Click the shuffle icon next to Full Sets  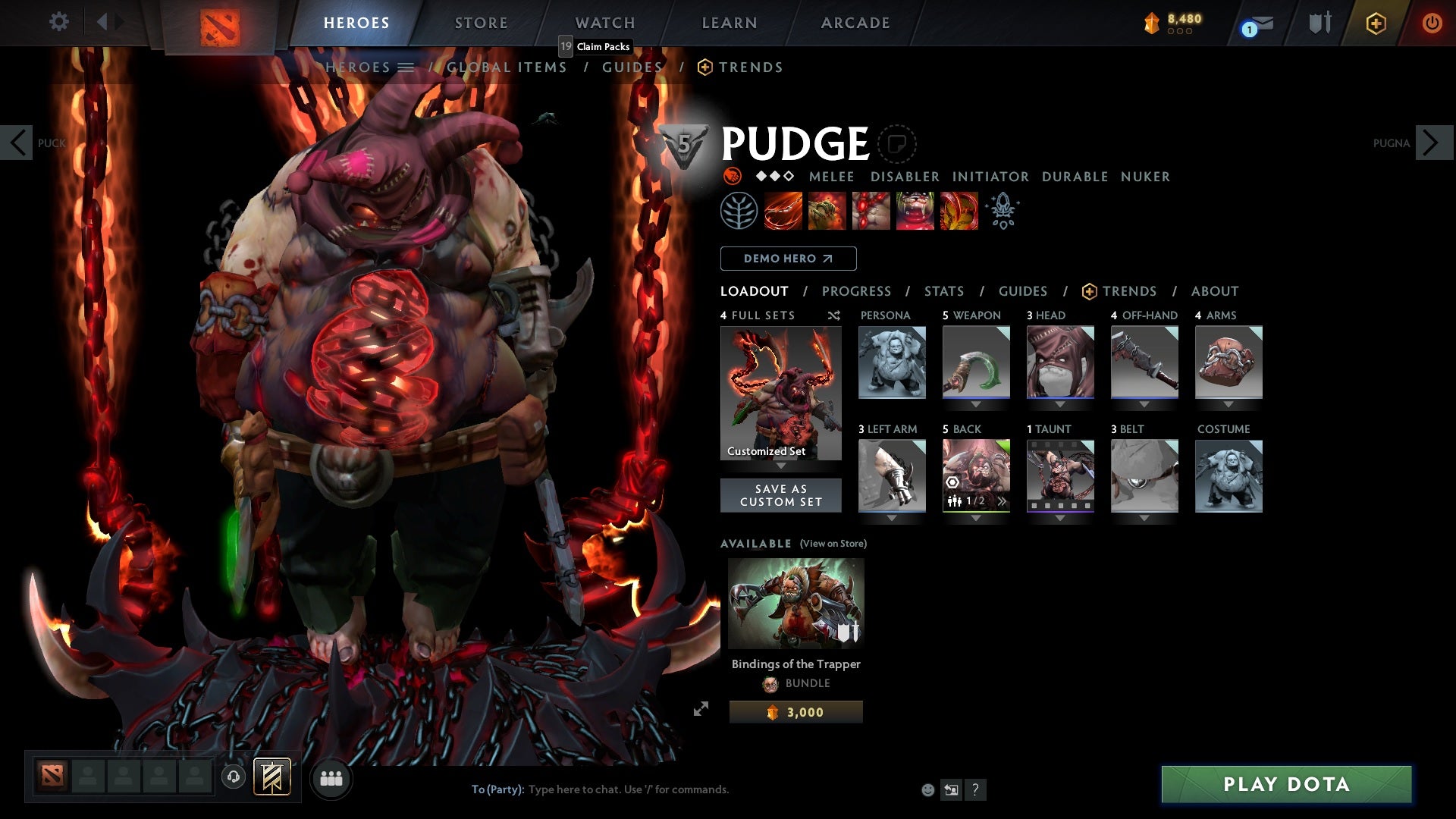pyautogui.click(x=833, y=315)
